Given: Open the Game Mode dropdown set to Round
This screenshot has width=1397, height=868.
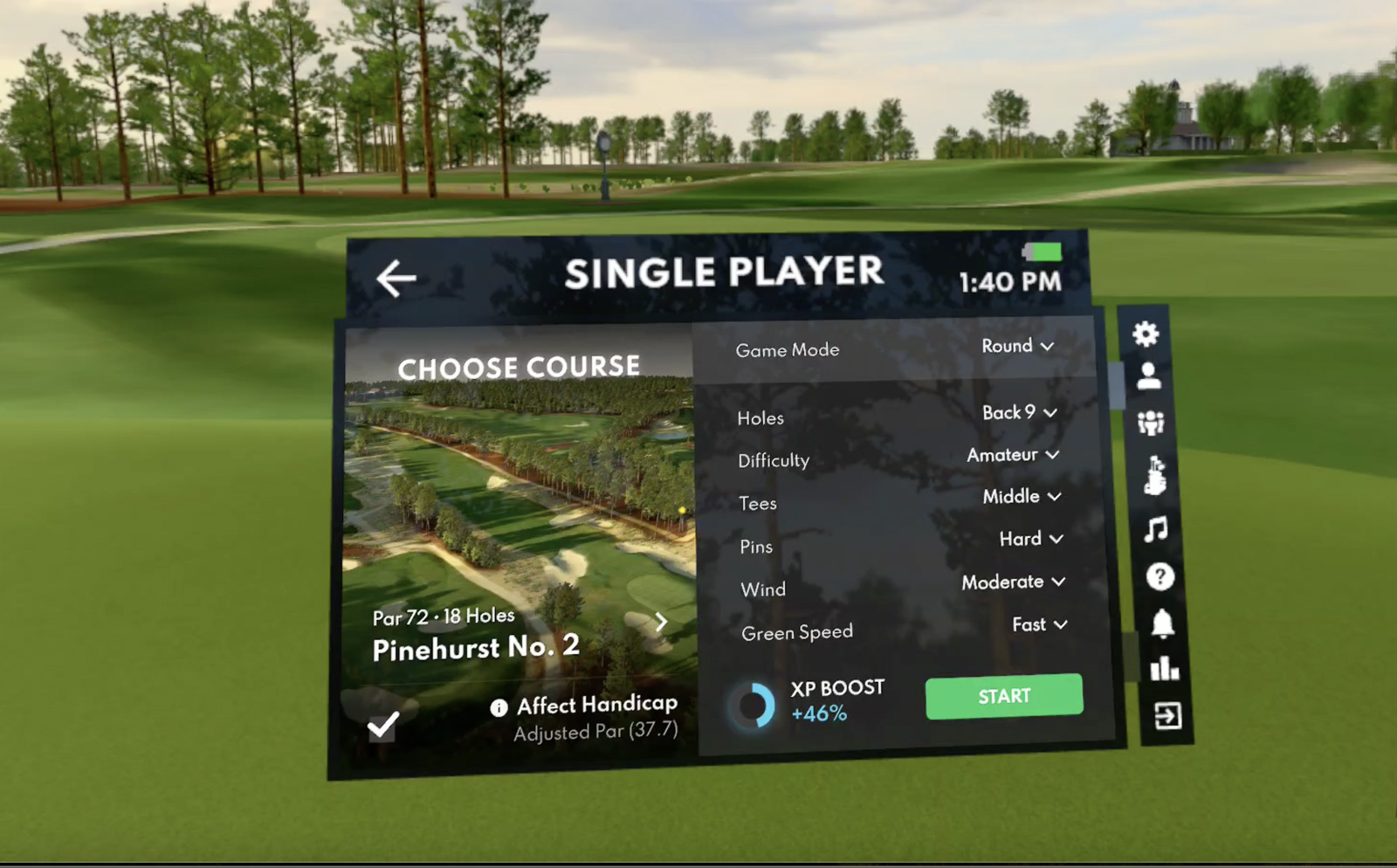Looking at the screenshot, I should (1016, 347).
